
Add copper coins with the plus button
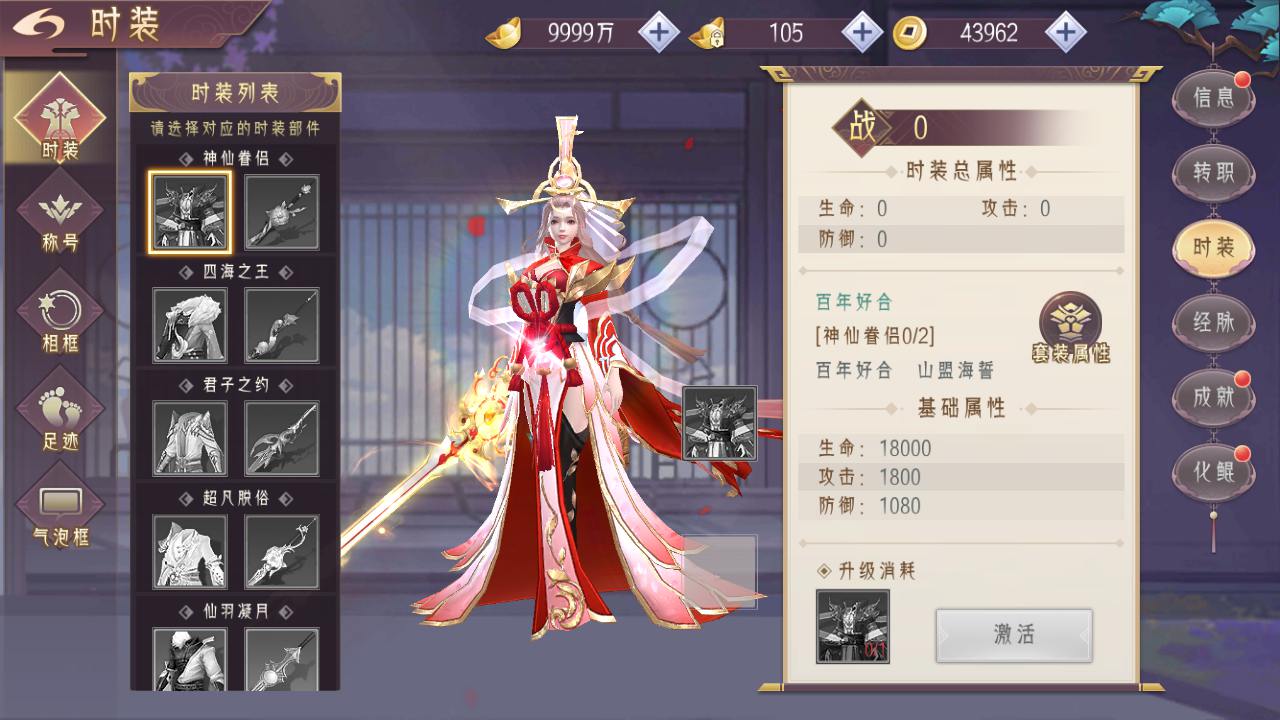pyautogui.click(x=1065, y=33)
